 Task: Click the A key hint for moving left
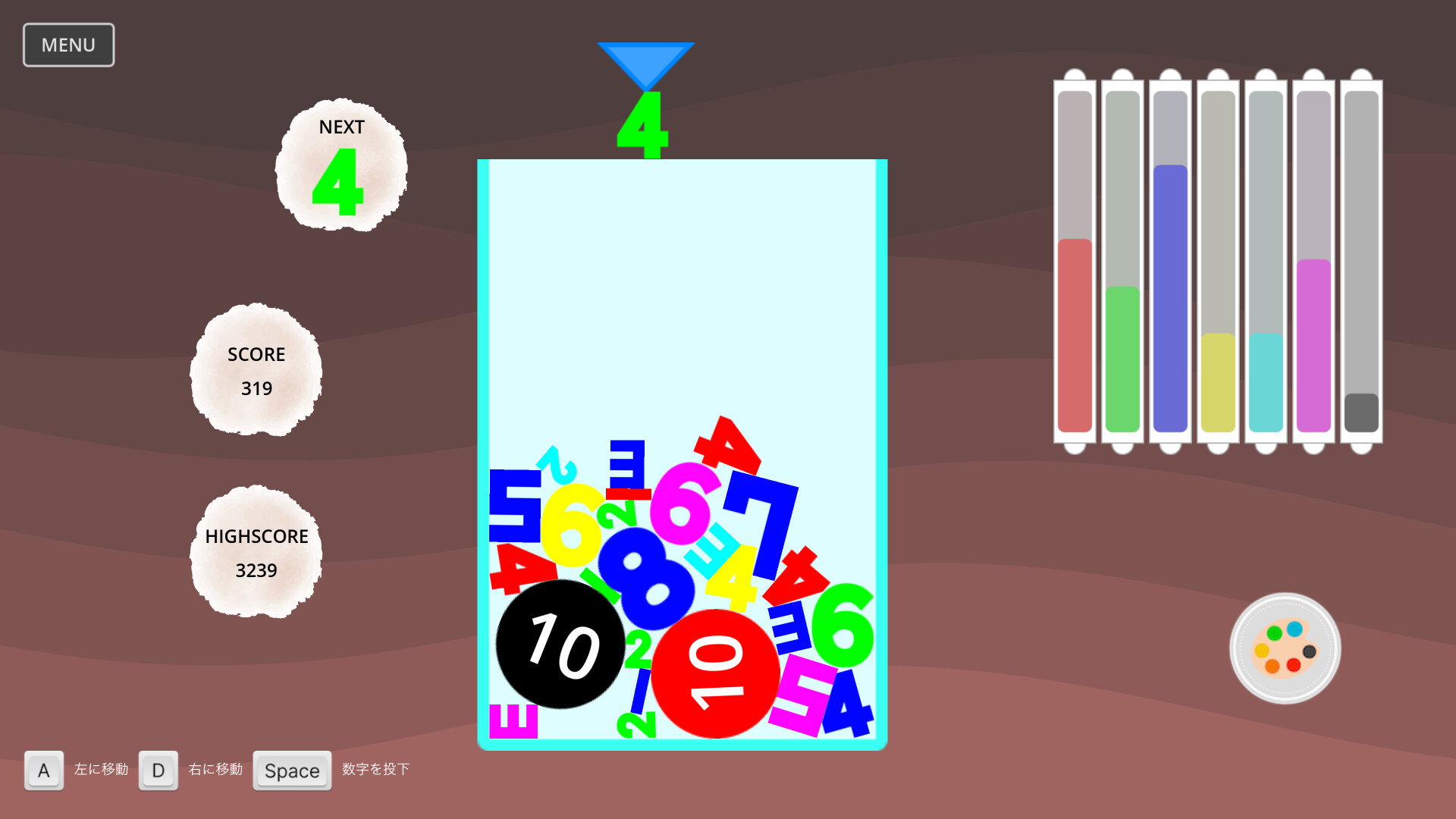[x=43, y=770]
